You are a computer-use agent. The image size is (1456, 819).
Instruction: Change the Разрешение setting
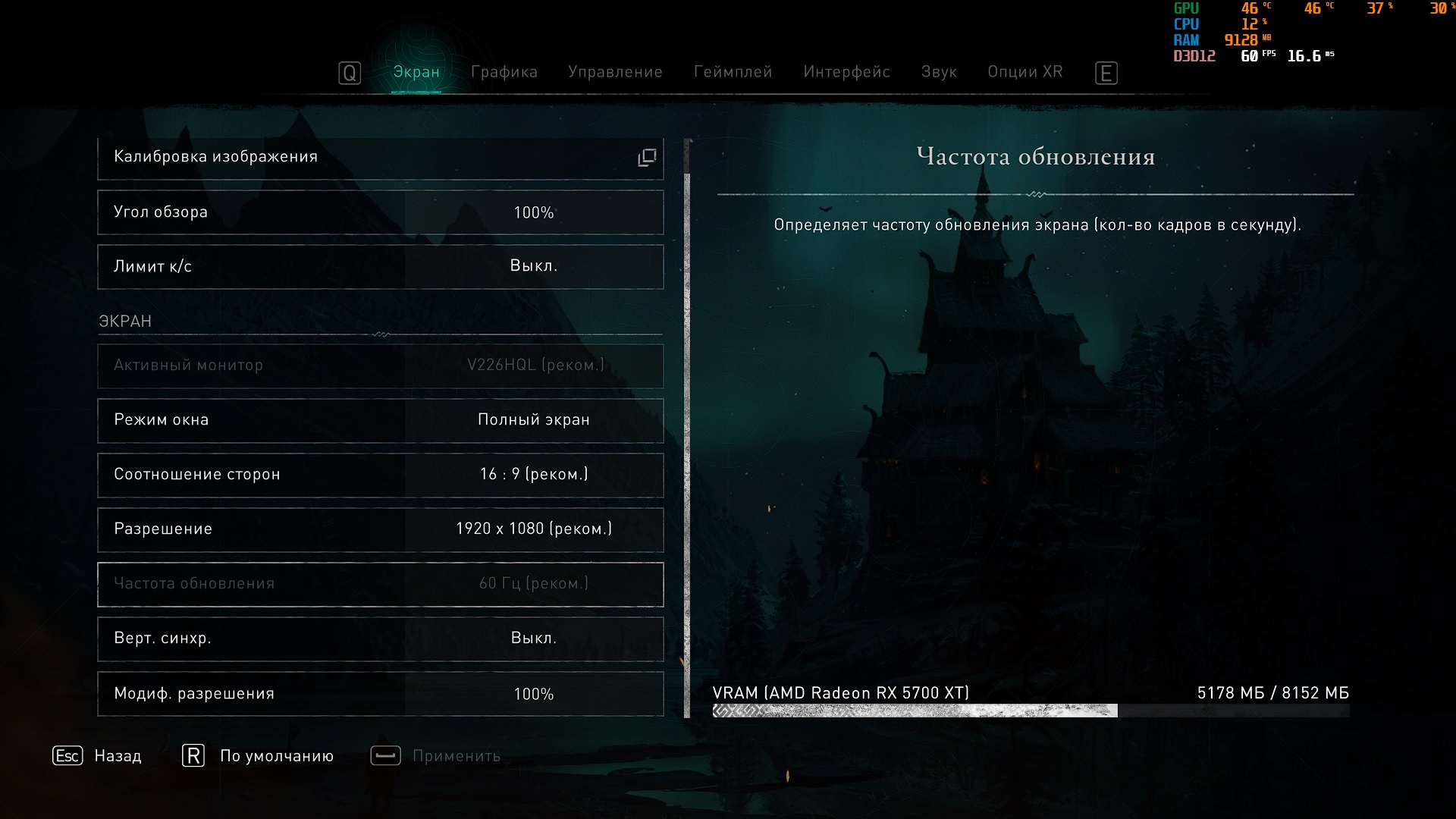(380, 529)
